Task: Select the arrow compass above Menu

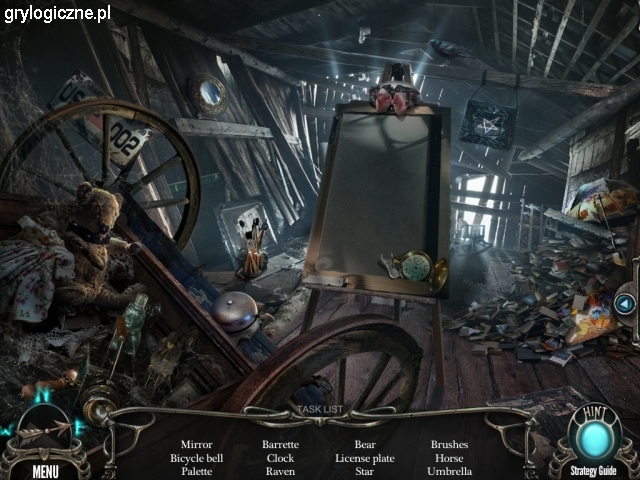Action: (x=44, y=433)
